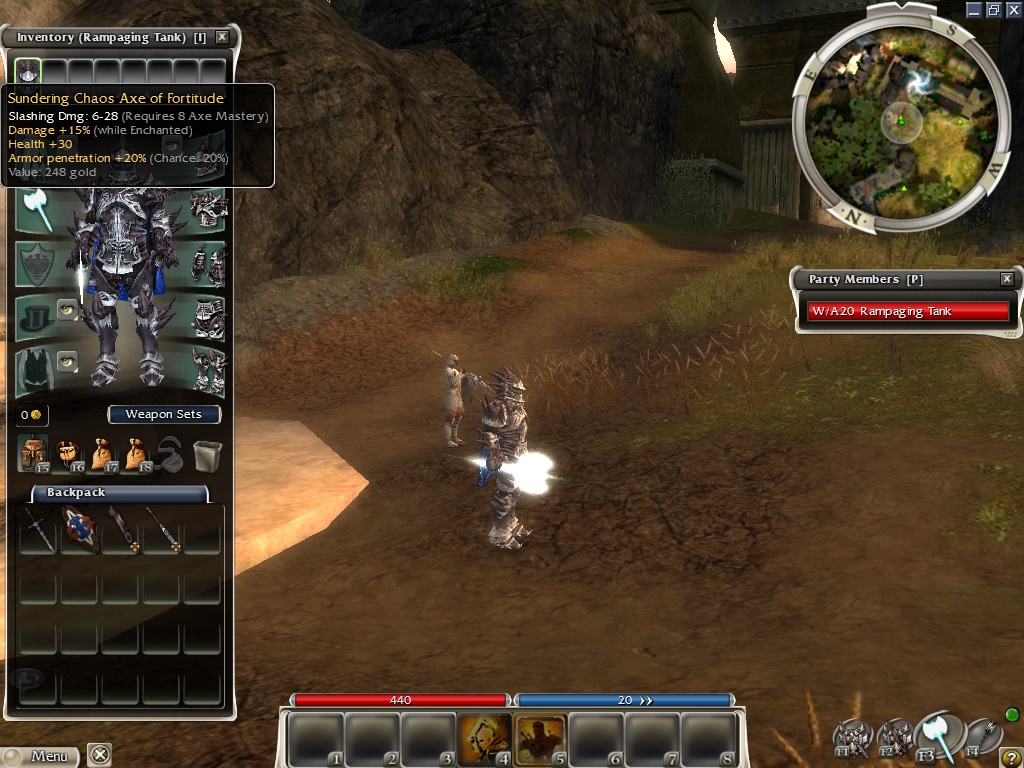Open the F6 belt pouch bag
This screenshot has height=768, width=1024.
(x=68, y=454)
